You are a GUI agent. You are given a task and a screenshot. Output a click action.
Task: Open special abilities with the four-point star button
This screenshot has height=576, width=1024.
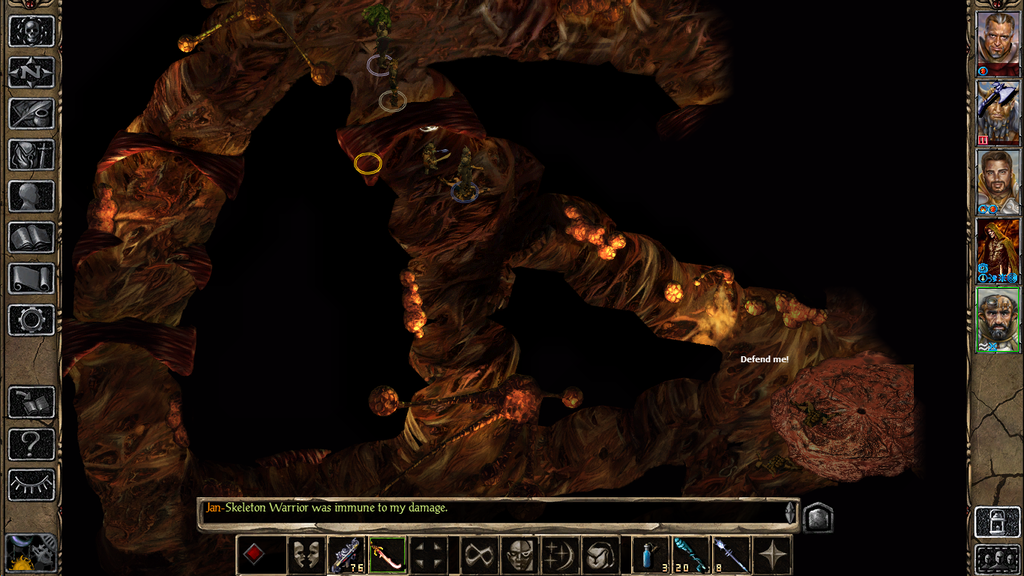[773, 555]
